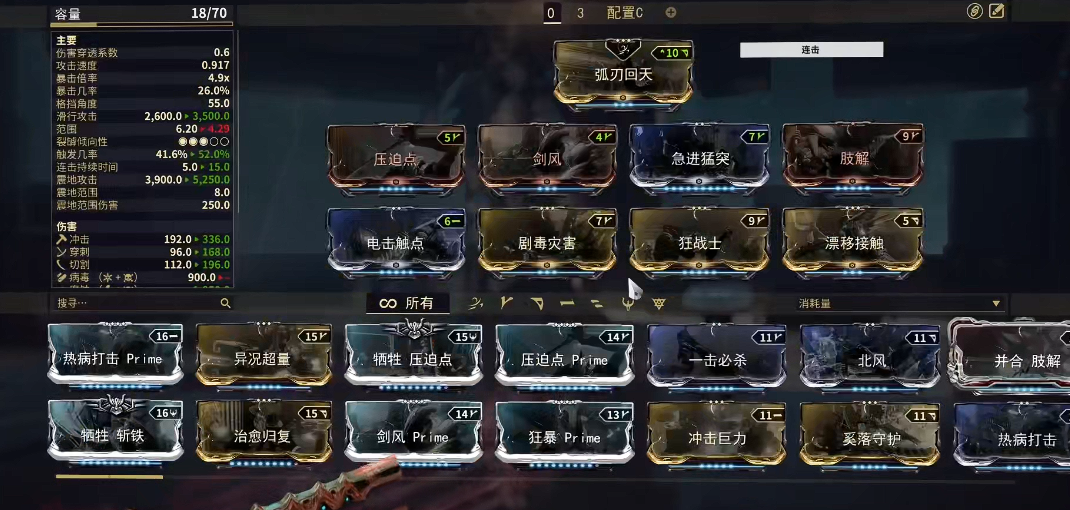Pick the 治愈归复 mod card
Viewport: 1070px width, 510px height.
pos(264,434)
